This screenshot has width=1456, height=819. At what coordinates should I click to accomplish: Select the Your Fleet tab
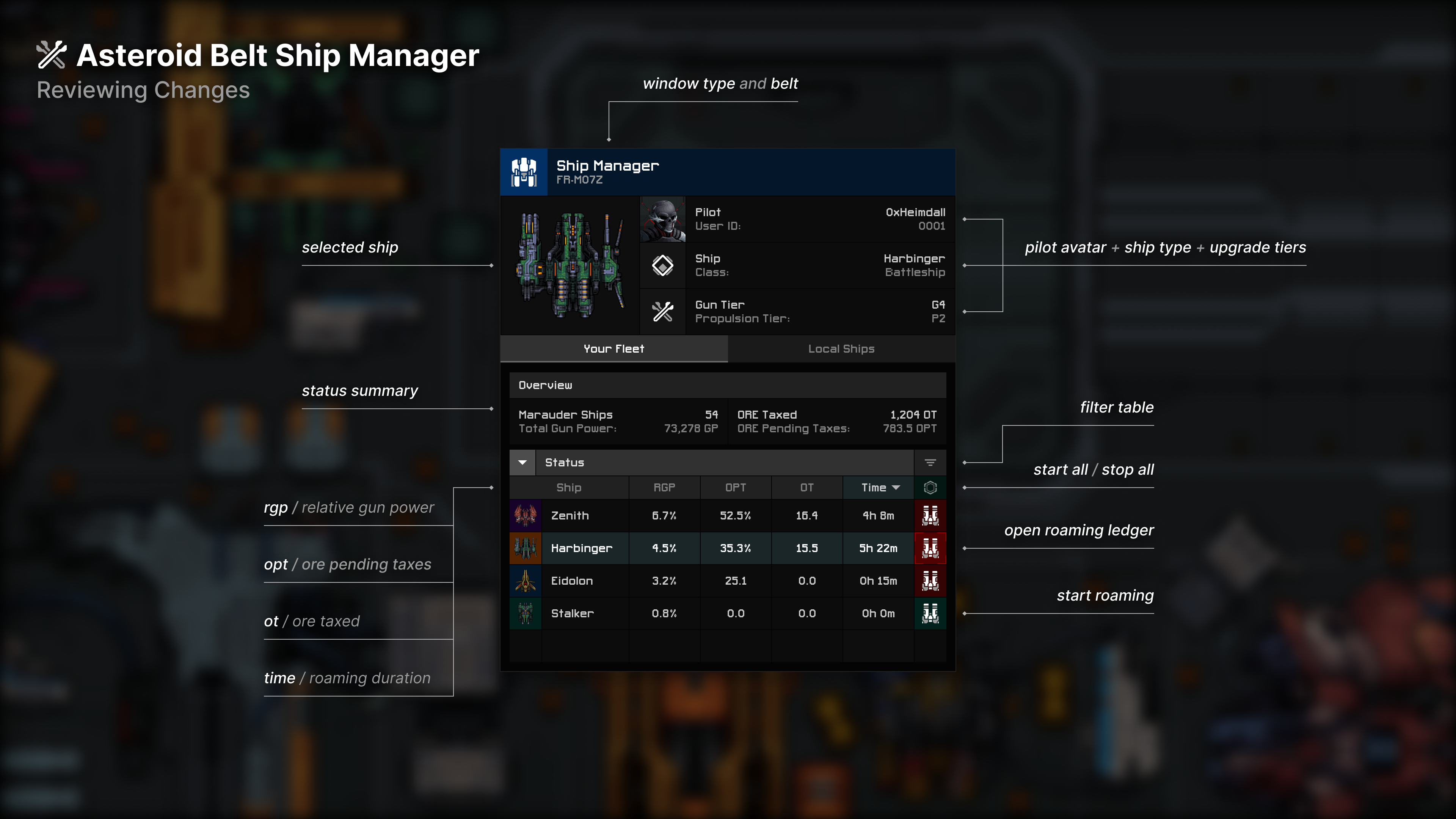[614, 349]
